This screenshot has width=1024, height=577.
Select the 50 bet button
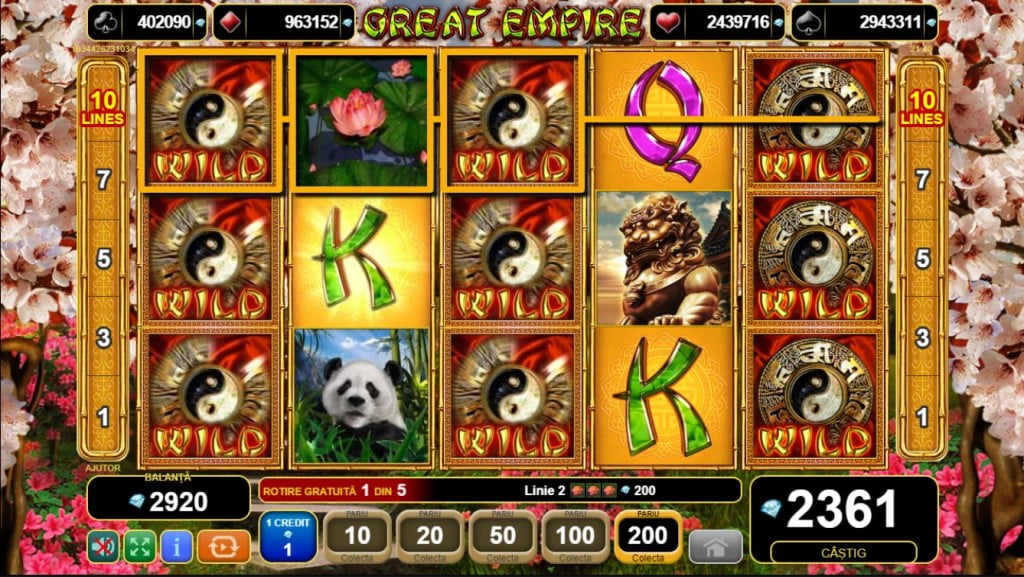click(x=503, y=538)
